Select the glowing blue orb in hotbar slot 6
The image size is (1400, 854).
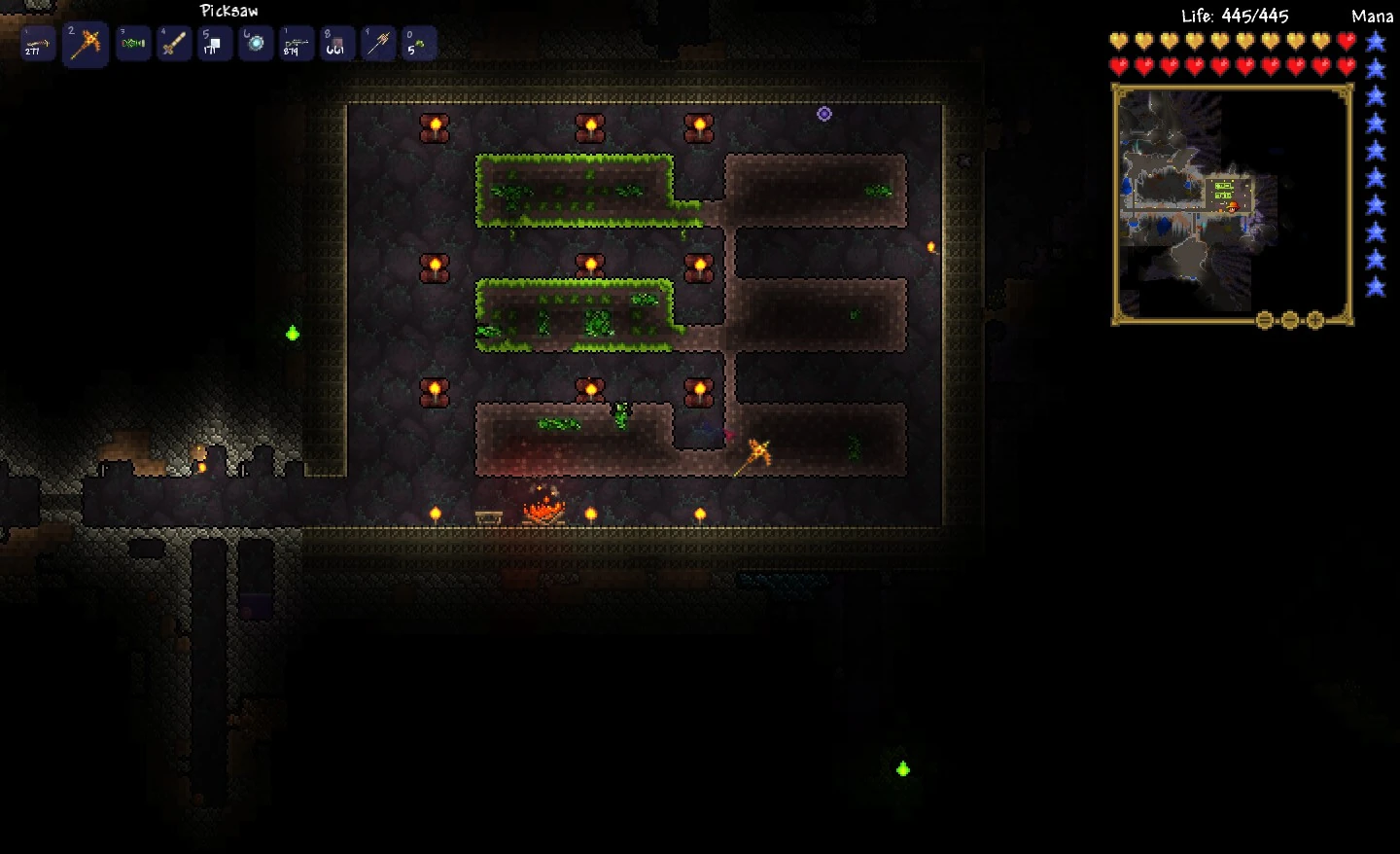click(x=255, y=44)
